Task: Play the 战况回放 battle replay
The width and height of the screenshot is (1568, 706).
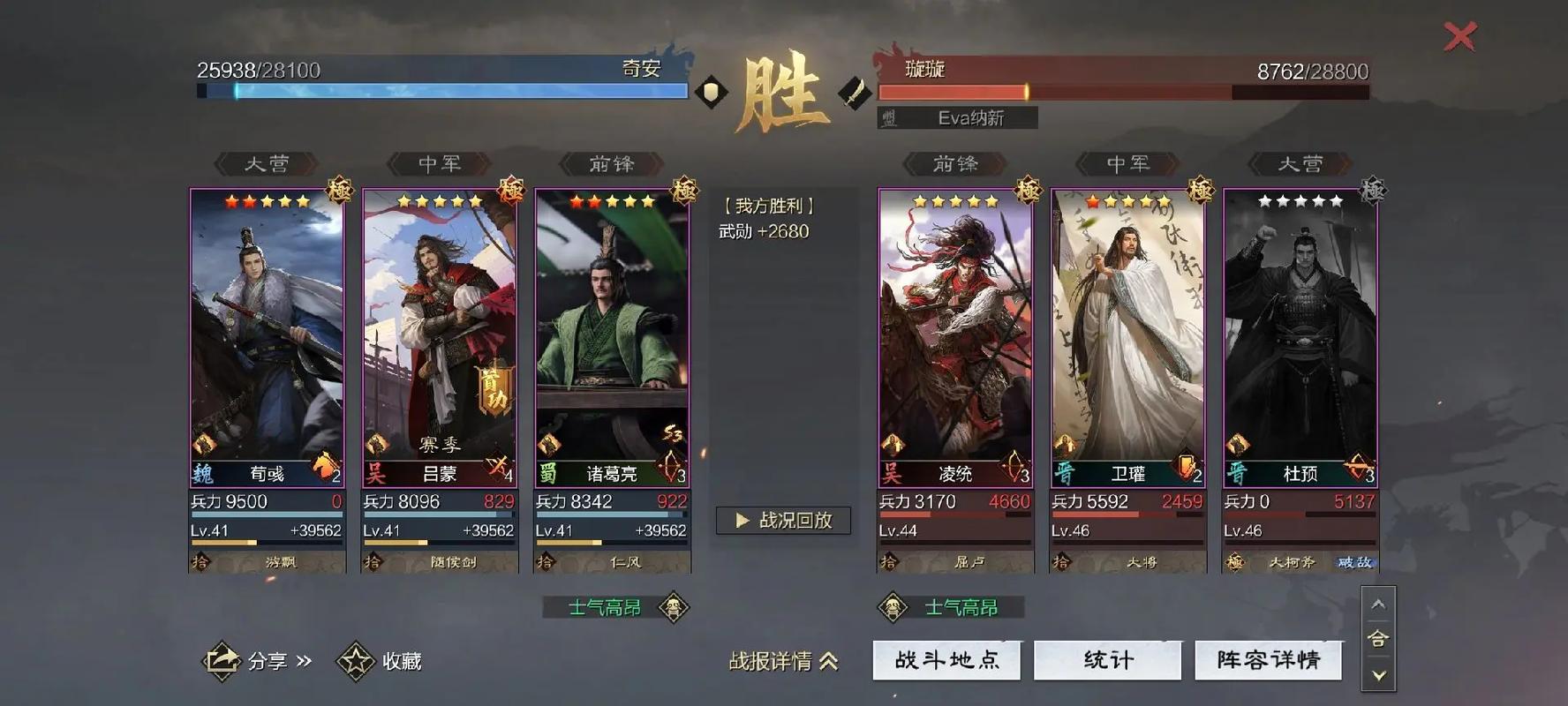Action: point(782,521)
